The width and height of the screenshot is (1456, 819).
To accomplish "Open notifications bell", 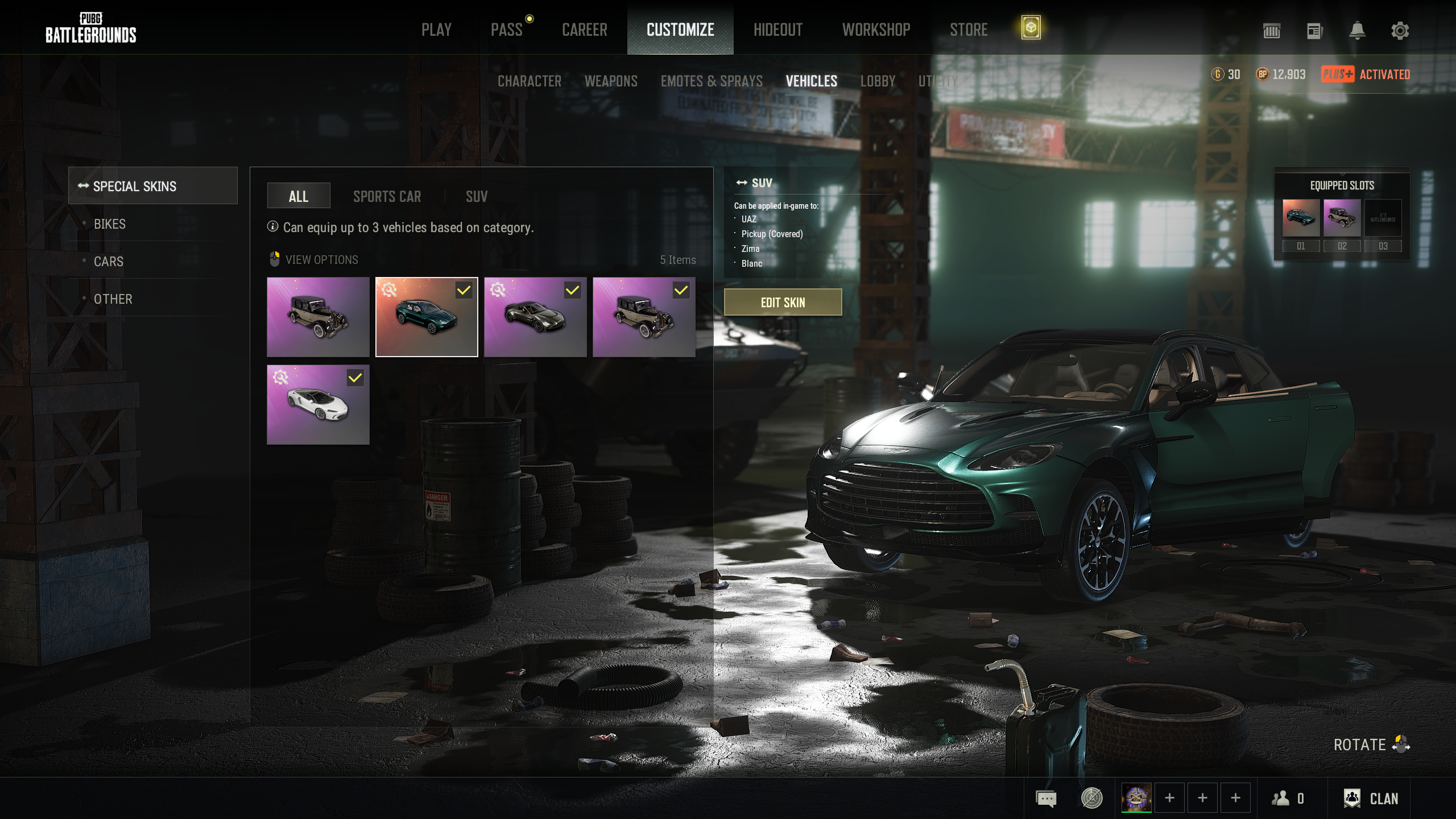I will click(1357, 31).
